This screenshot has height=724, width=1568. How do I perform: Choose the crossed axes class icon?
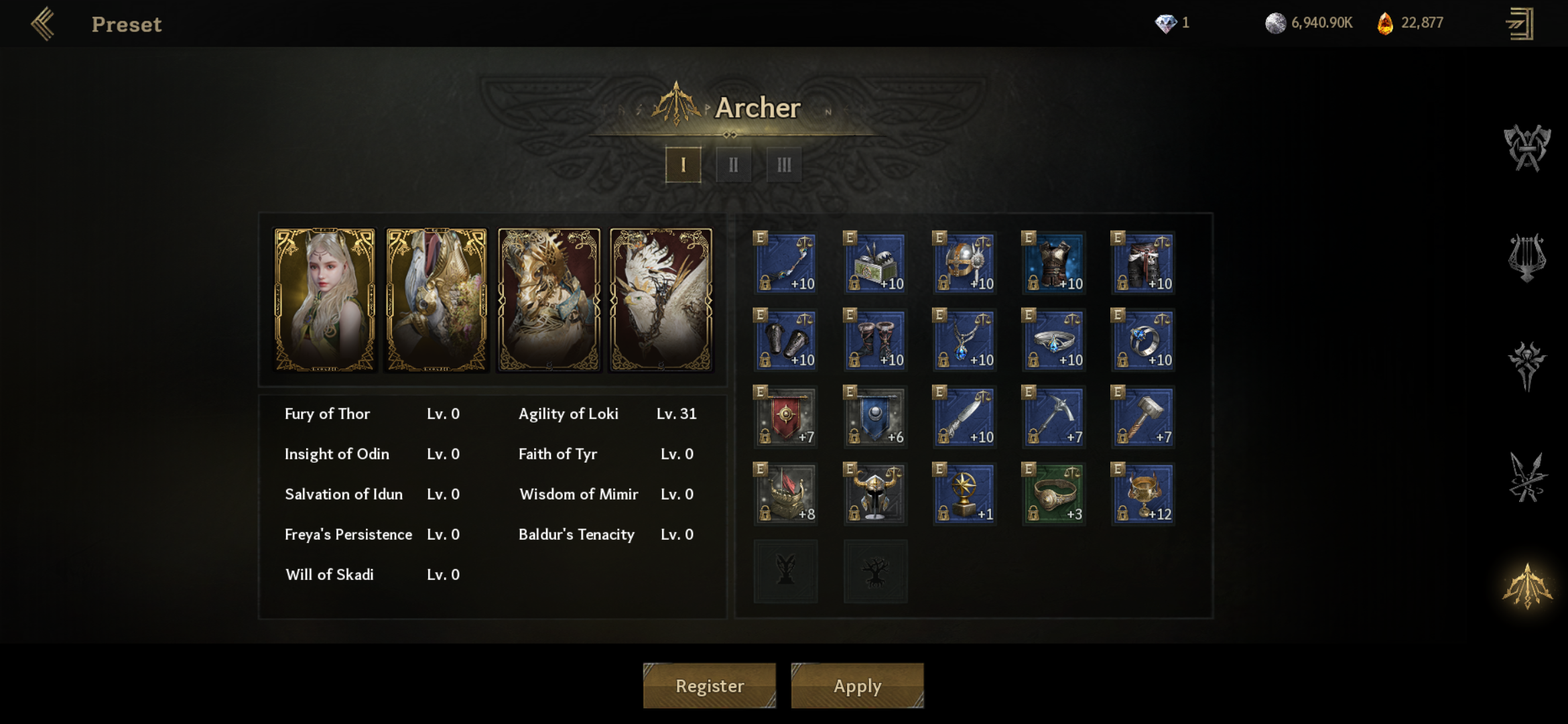tap(1527, 148)
